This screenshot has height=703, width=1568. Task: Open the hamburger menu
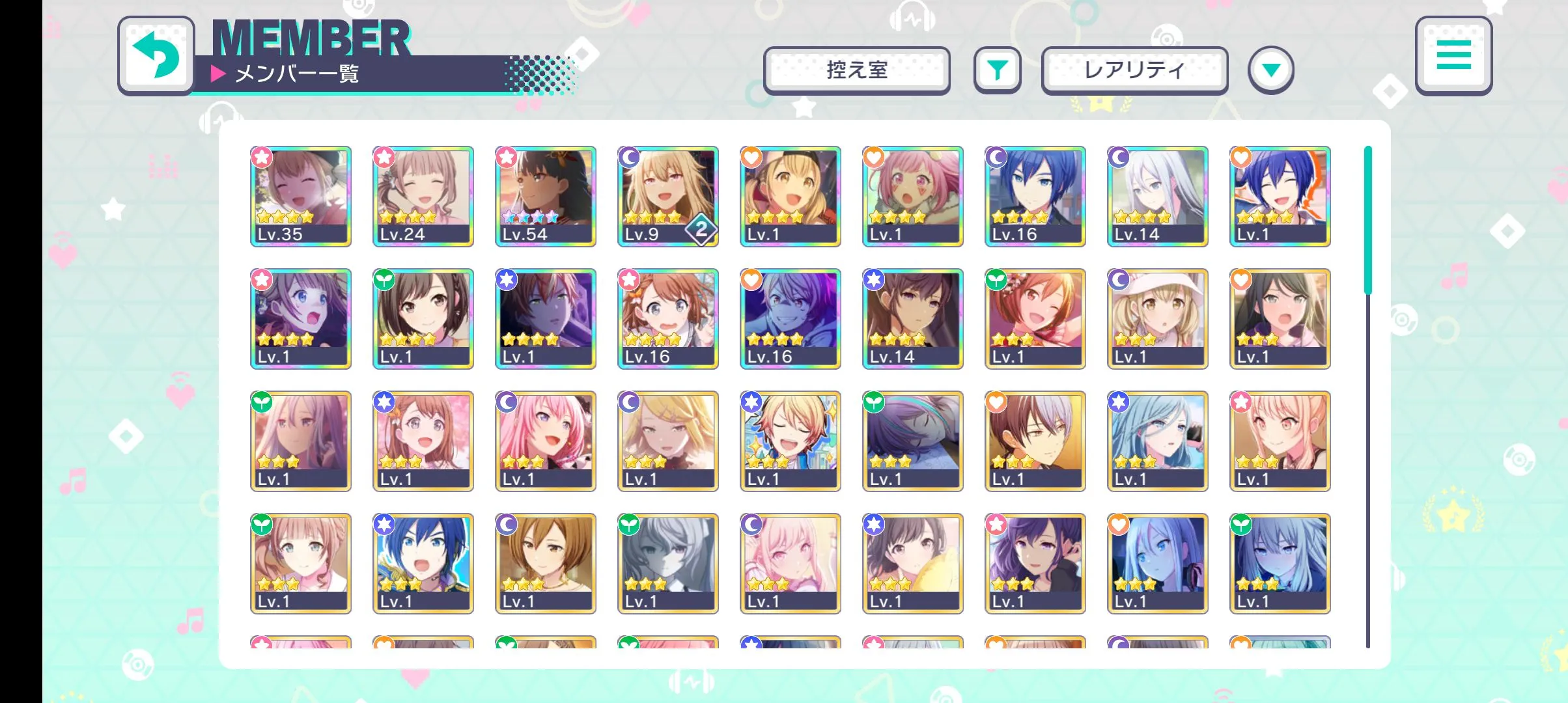pos(1453,55)
